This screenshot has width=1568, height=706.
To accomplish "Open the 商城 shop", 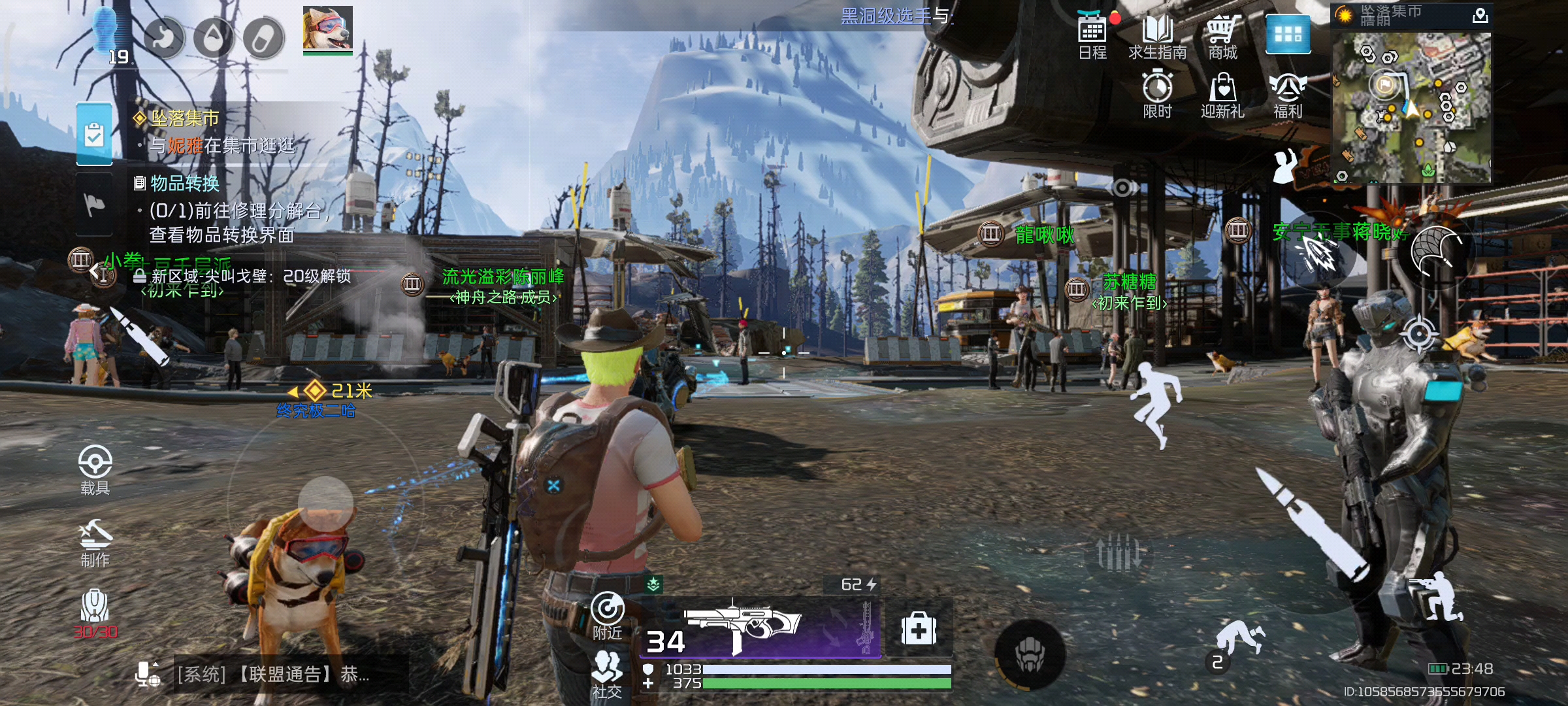I will point(1222,35).
